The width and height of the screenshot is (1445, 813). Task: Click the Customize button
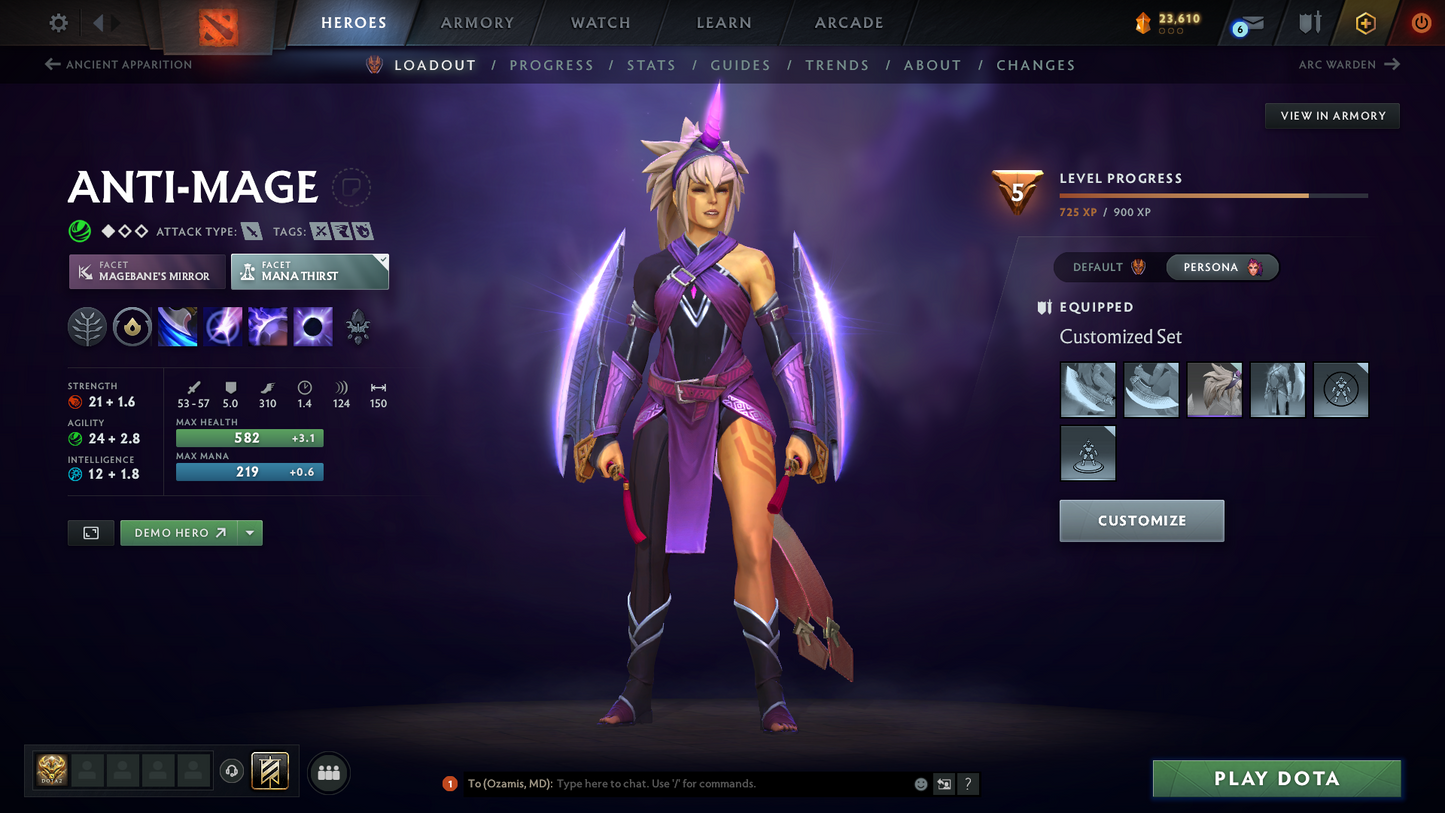1142,520
